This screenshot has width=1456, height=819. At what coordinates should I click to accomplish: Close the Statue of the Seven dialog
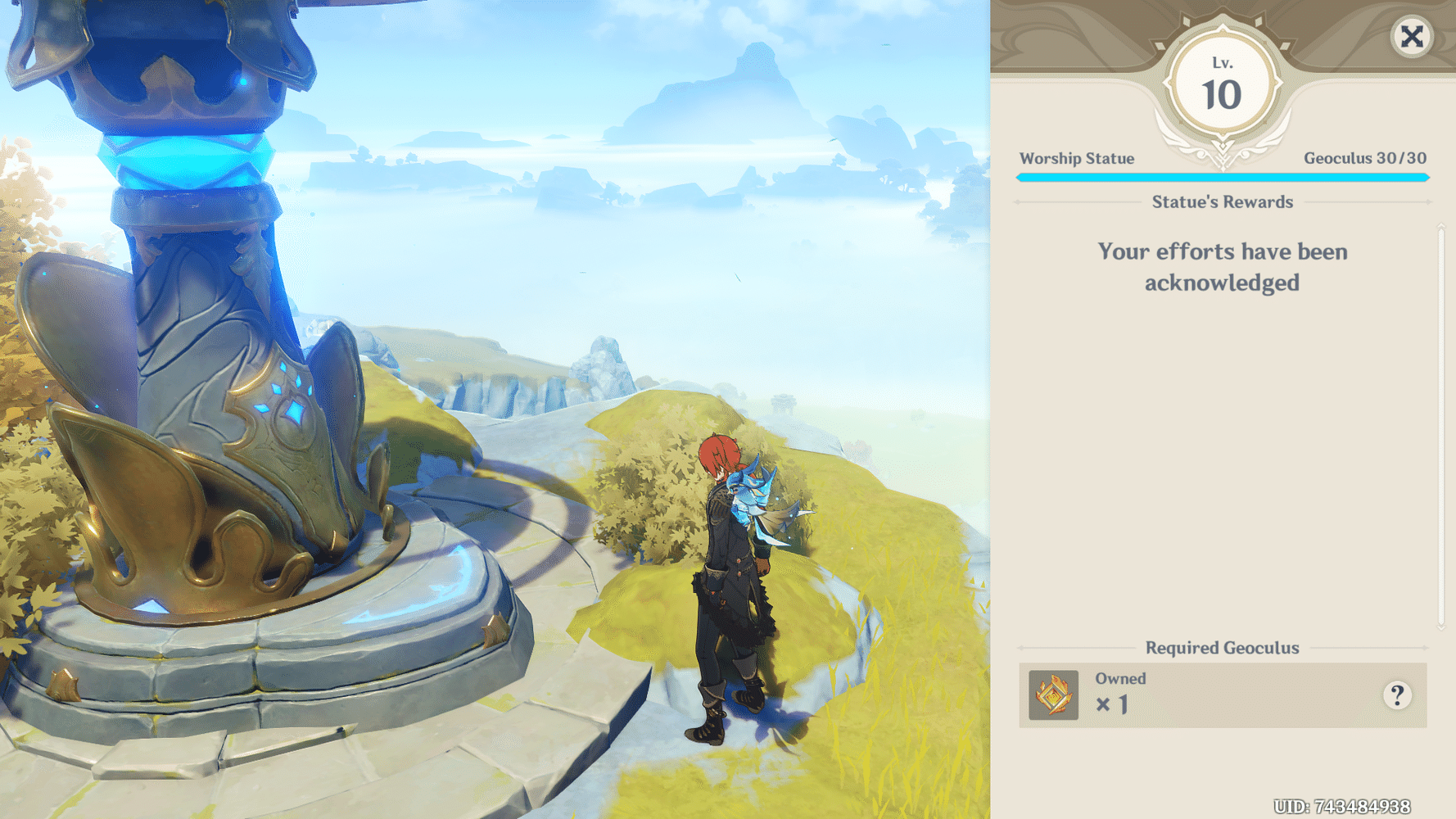(x=1412, y=38)
